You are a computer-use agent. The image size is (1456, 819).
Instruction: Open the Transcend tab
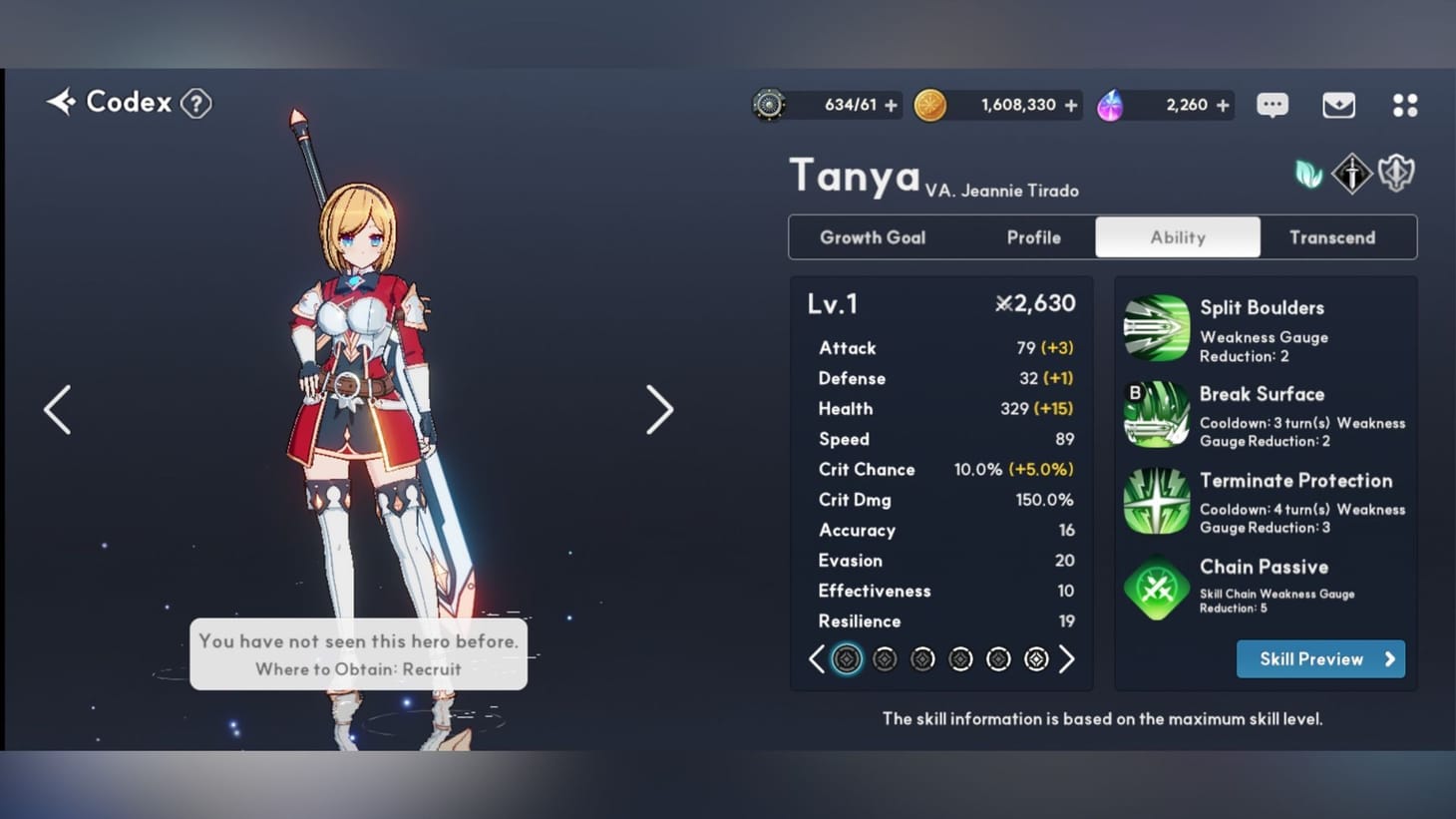click(1332, 237)
